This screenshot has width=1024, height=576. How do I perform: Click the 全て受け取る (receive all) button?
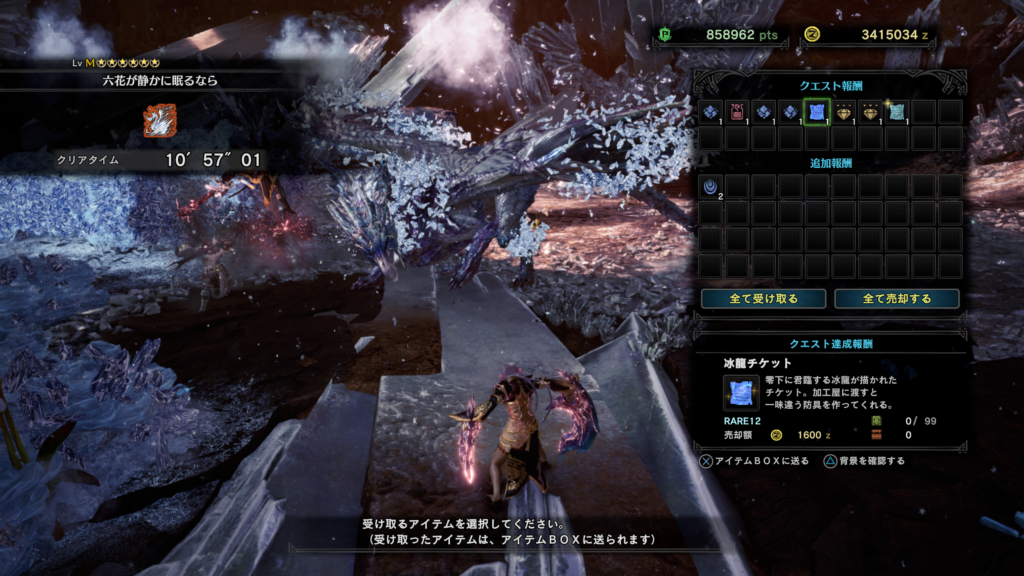[x=763, y=299]
